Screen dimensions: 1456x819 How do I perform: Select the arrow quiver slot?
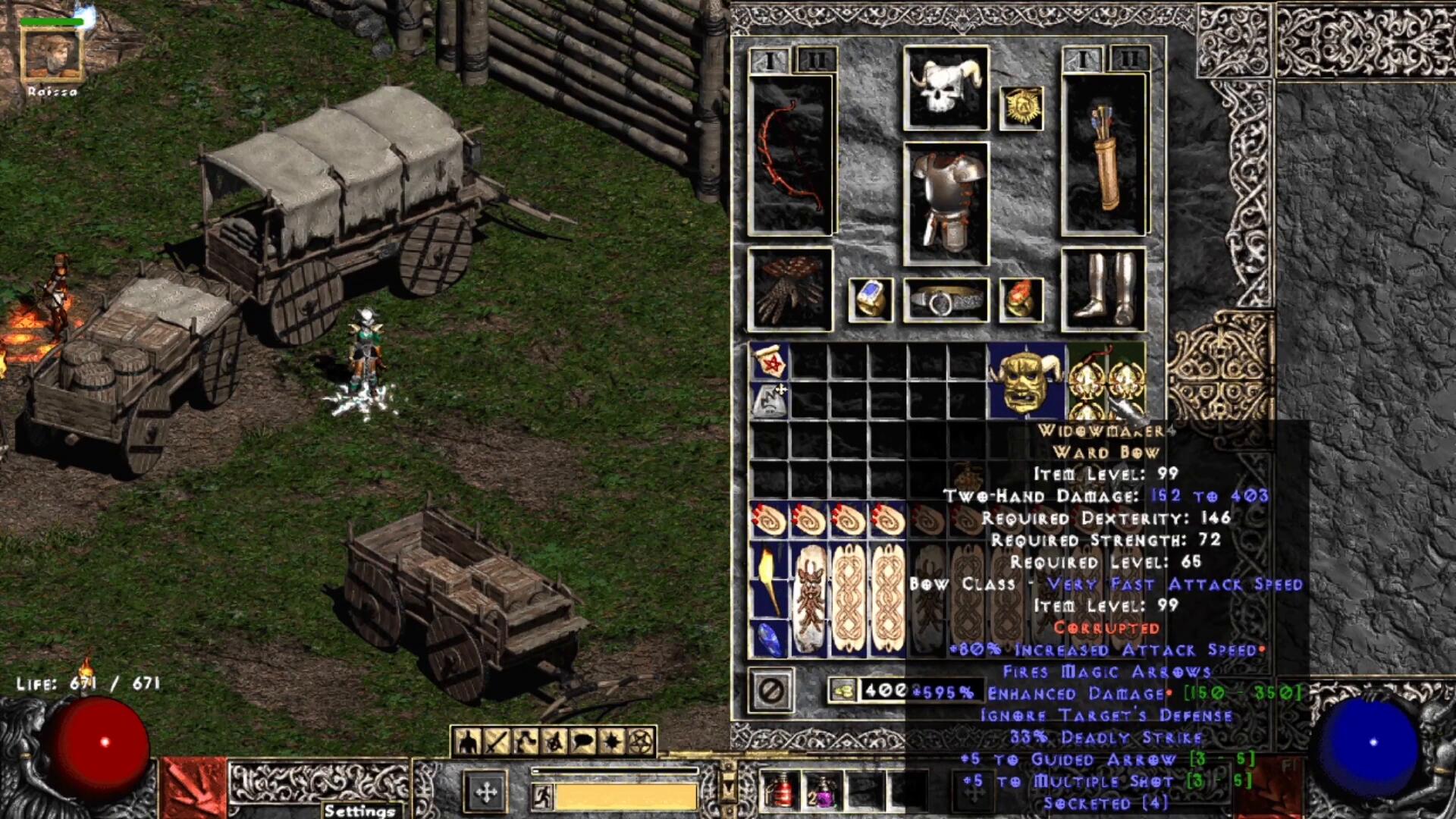(x=1104, y=155)
